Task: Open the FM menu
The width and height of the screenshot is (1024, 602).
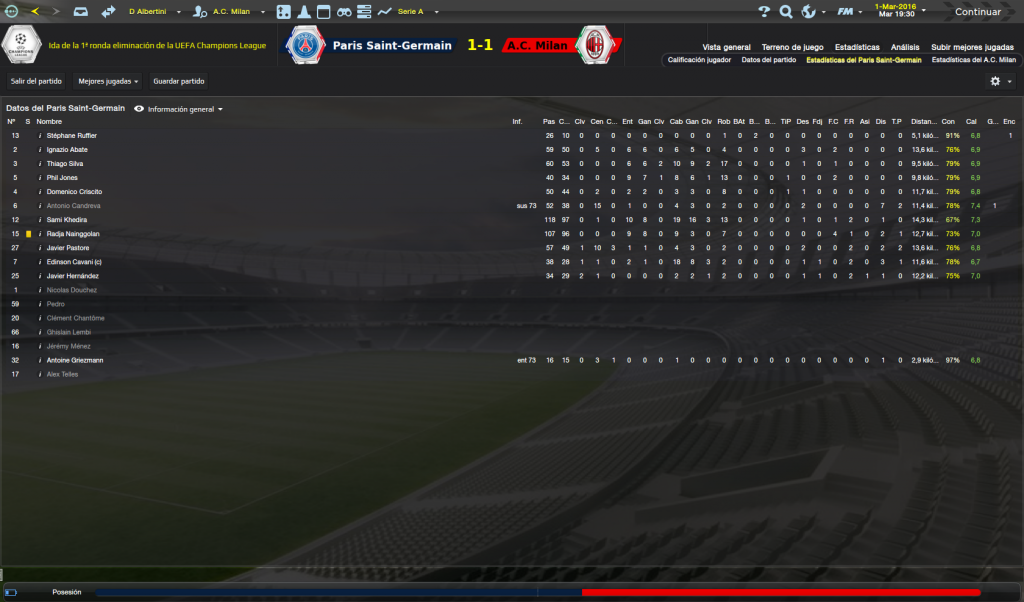Action: tap(848, 12)
